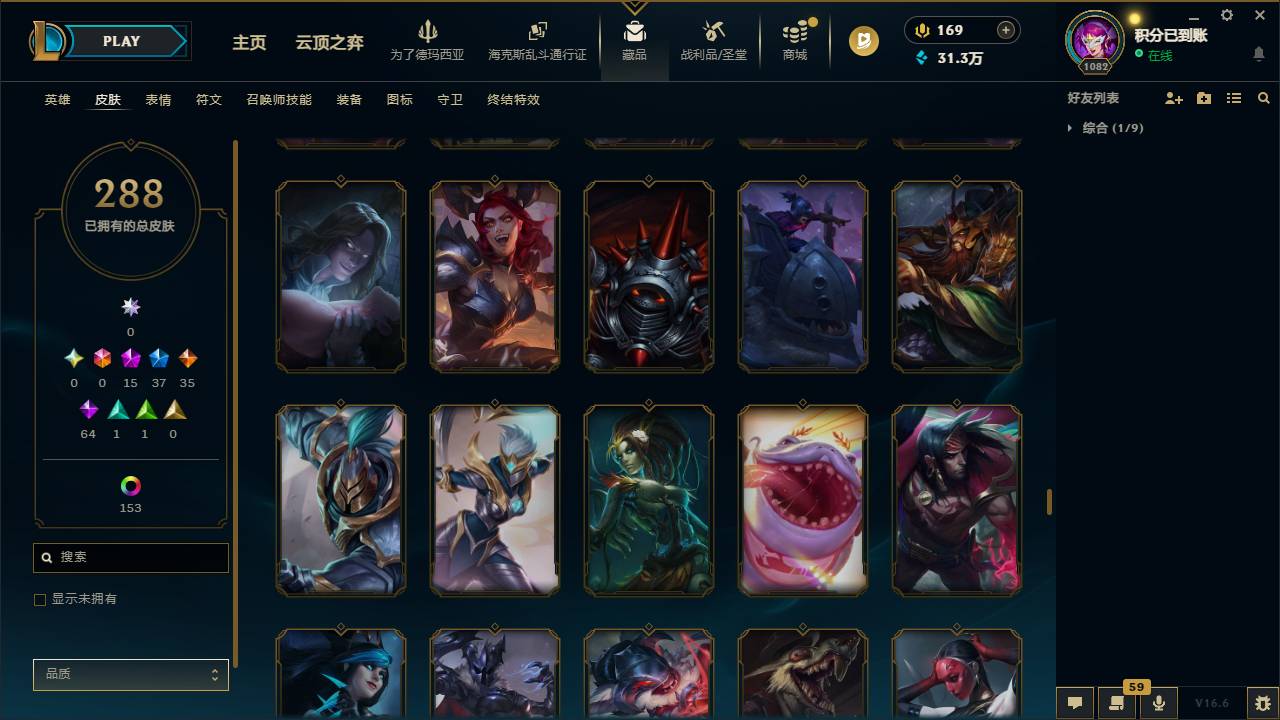Viewport: 1280px width, 720px height.
Task: Click the add friend icon
Action: [1172, 98]
